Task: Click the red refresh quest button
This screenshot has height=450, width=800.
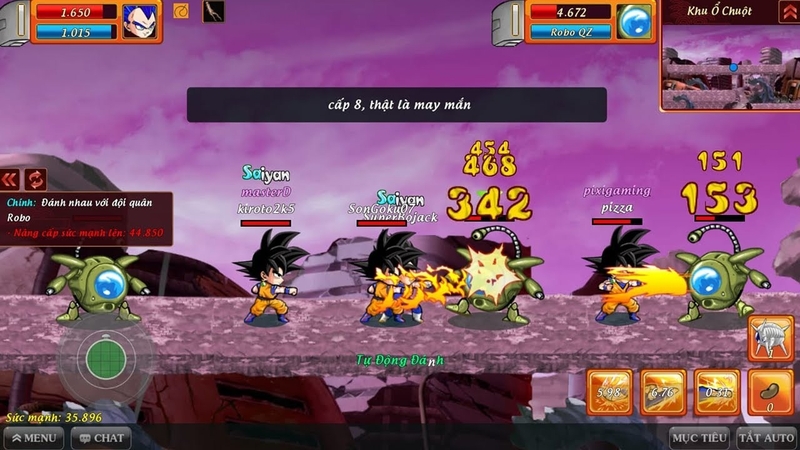Action: pos(36,179)
